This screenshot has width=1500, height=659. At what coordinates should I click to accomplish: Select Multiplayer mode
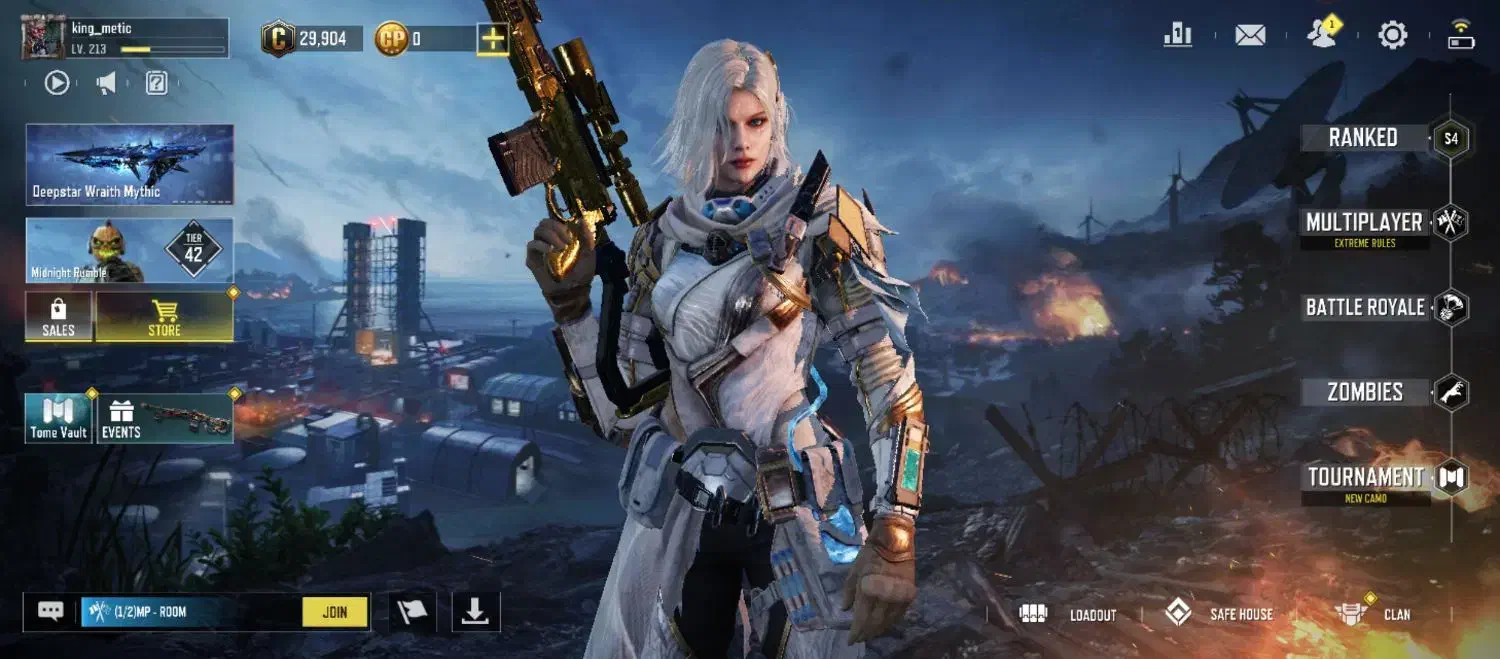(x=1364, y=222)
